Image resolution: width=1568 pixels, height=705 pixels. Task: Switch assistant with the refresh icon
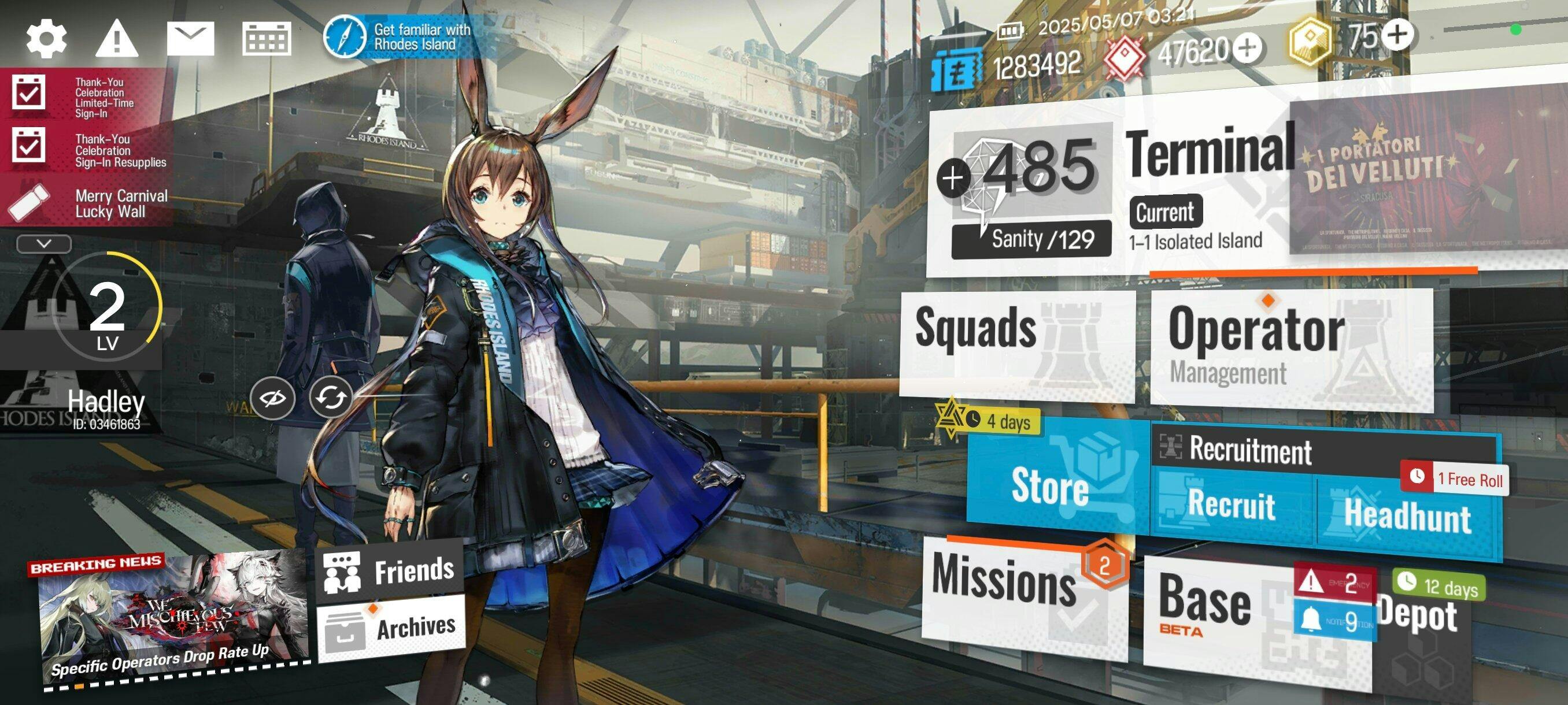331,397
